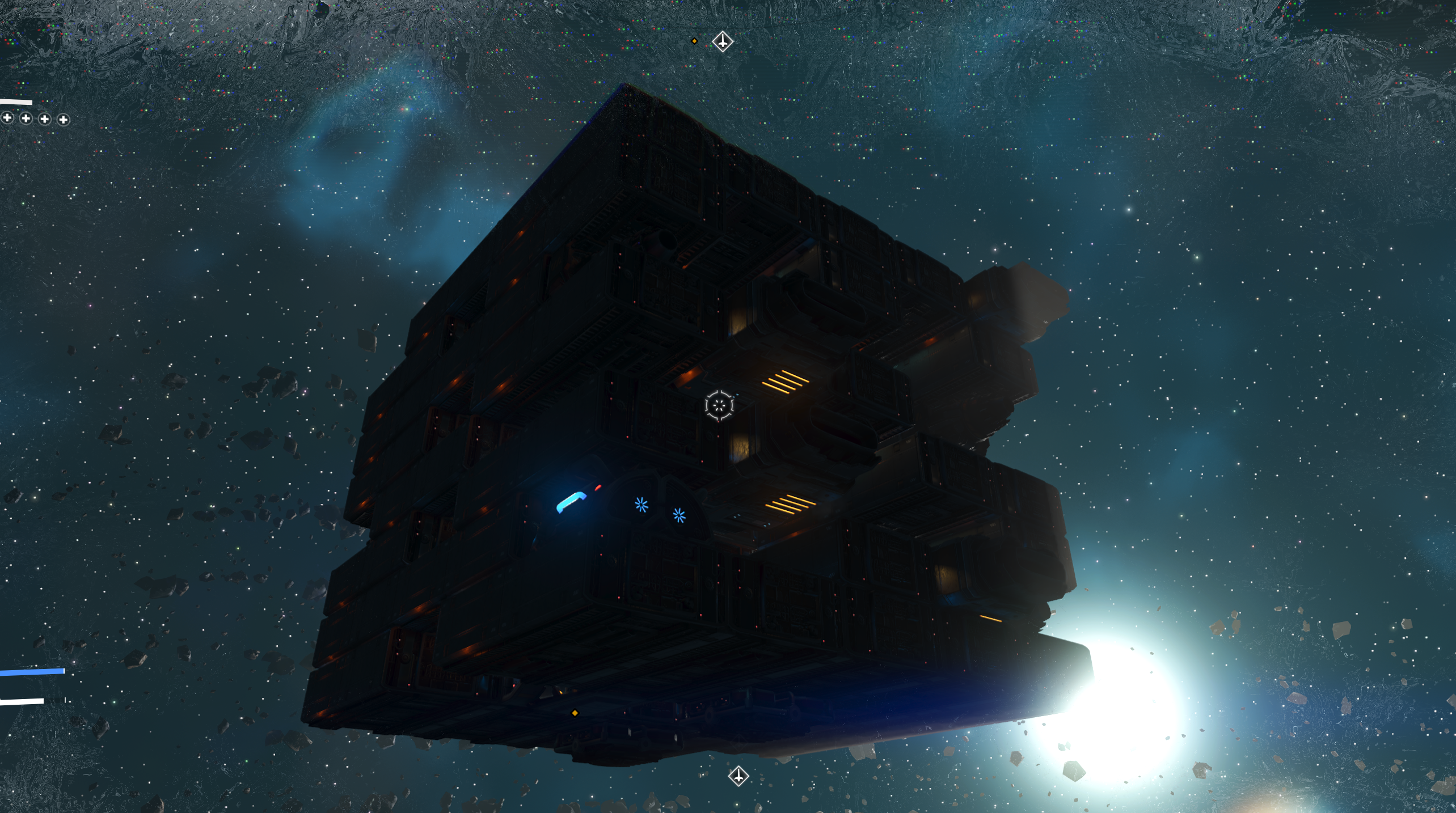Select the ship marker beneath the cube station

tap(738, 776)
